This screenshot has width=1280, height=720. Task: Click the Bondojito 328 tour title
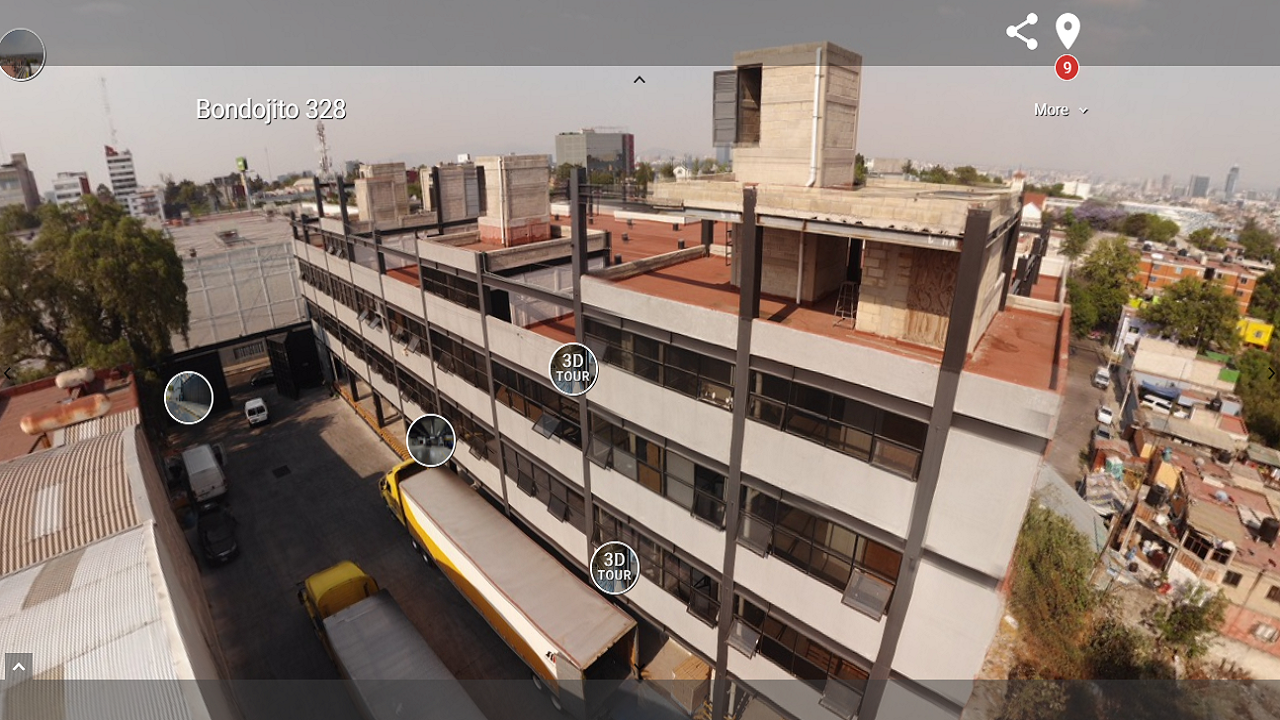pyautogui.click(x=271, y=110)
